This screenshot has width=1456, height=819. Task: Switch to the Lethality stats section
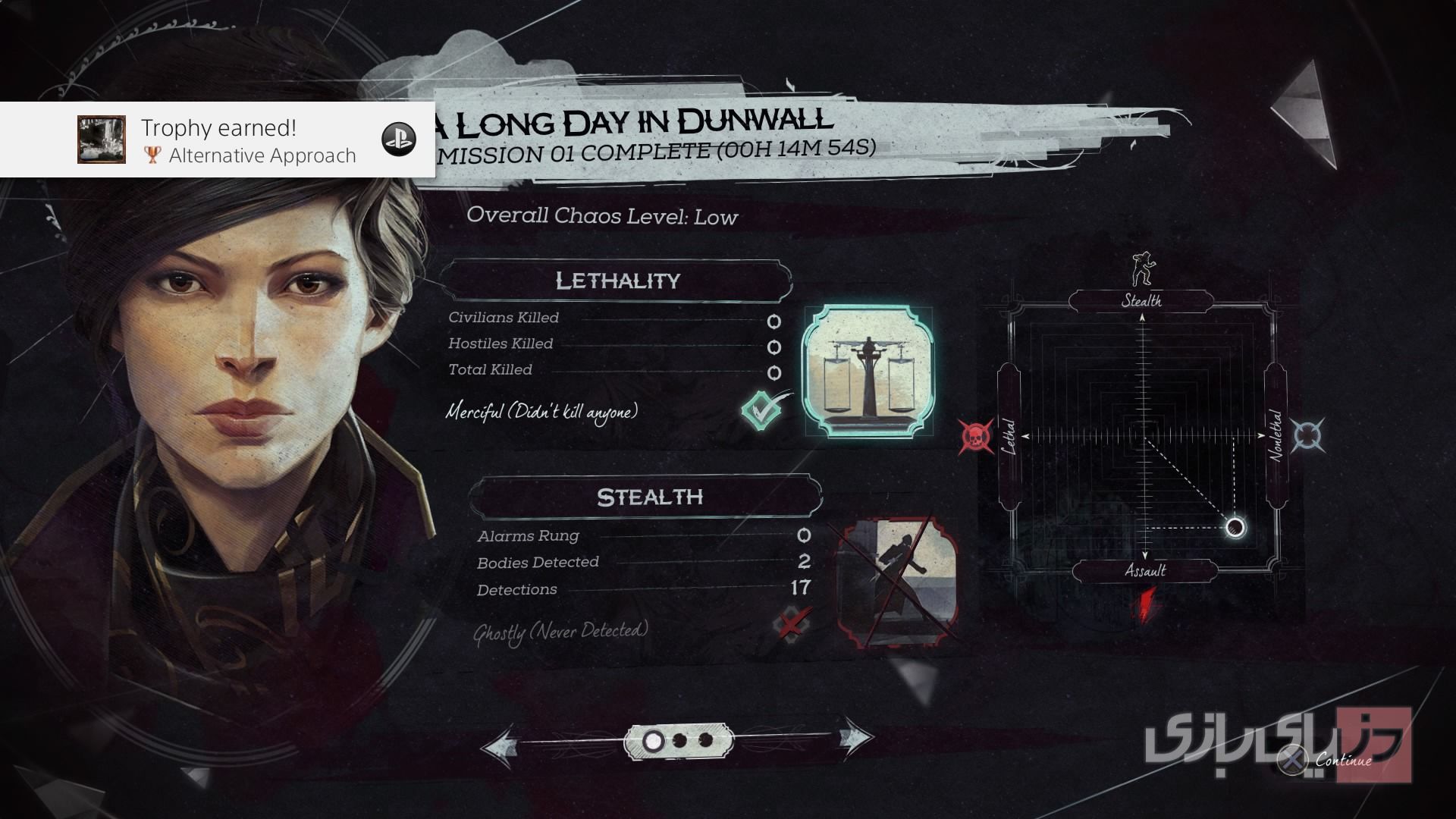click(618, 280)
